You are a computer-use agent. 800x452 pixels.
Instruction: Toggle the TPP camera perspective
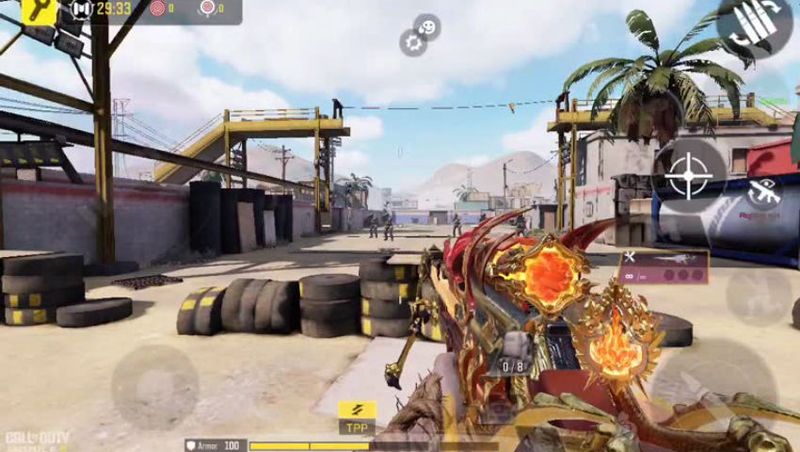(357, 416)
